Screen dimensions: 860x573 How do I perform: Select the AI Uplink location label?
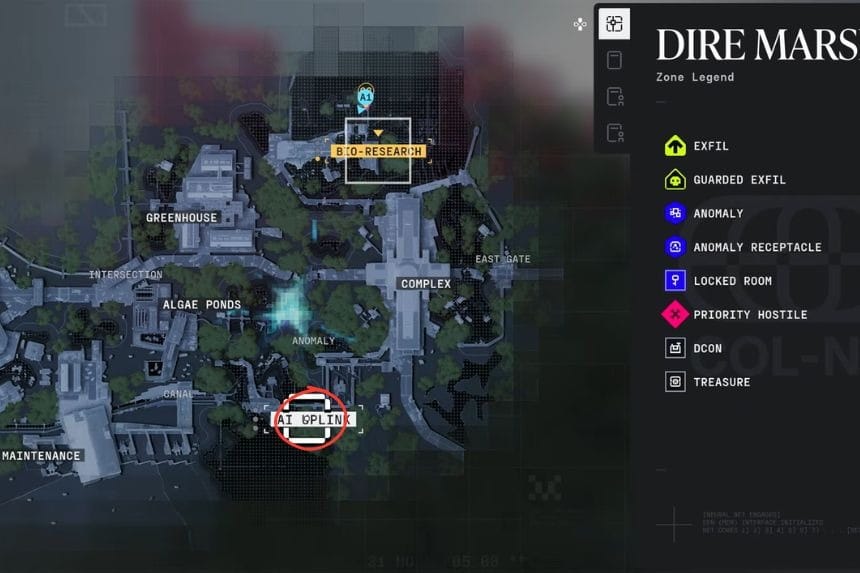(x=312, y=420)
